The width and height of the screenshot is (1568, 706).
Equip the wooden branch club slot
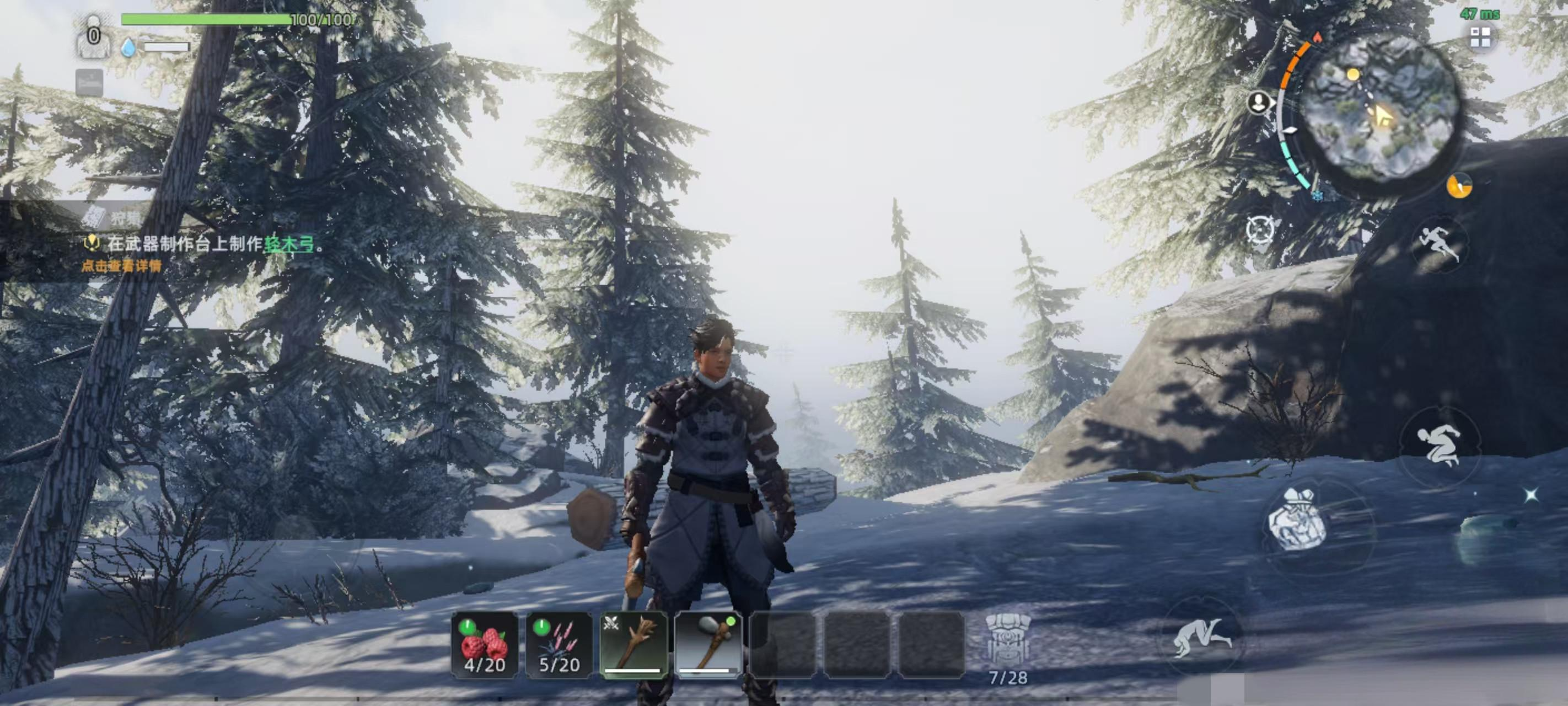633,645
